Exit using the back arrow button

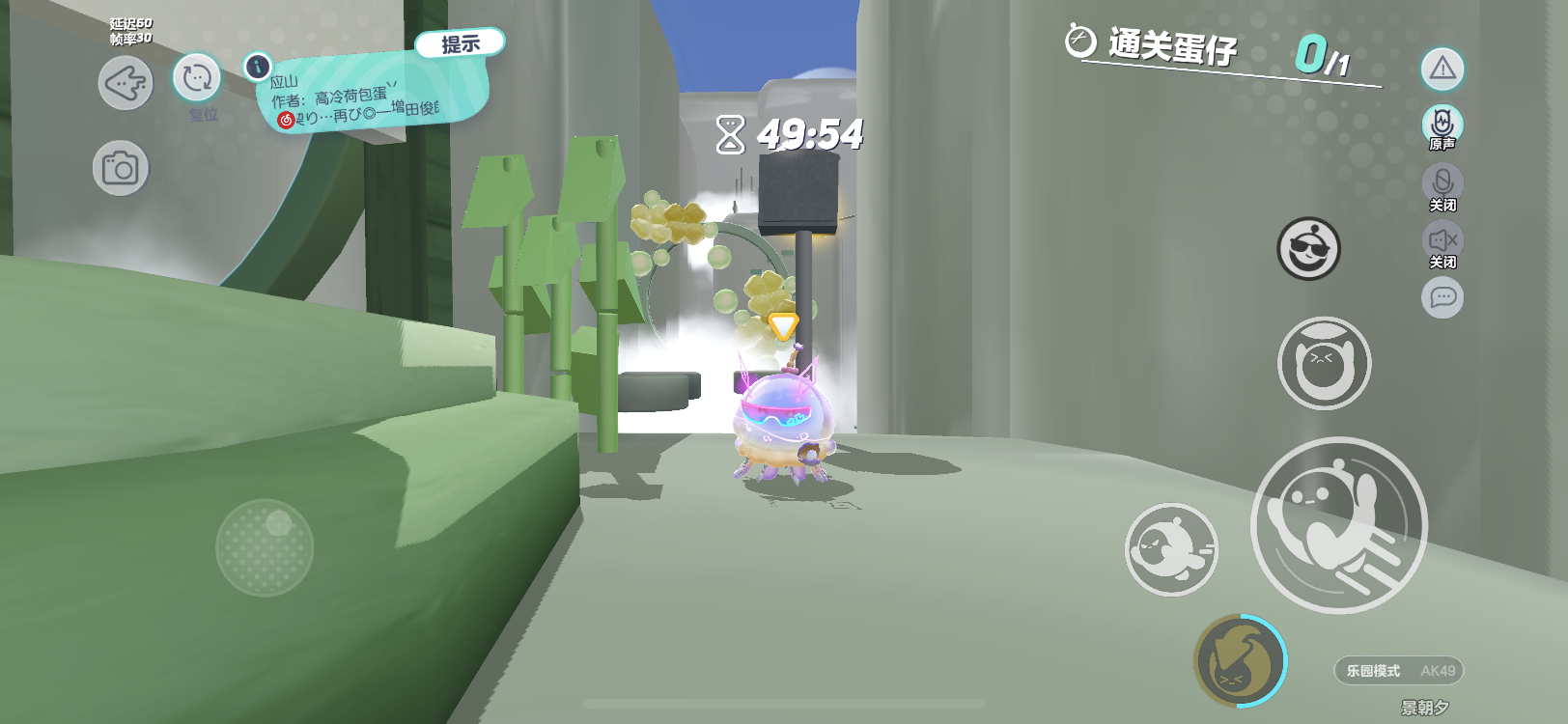[x=126, y=83]
